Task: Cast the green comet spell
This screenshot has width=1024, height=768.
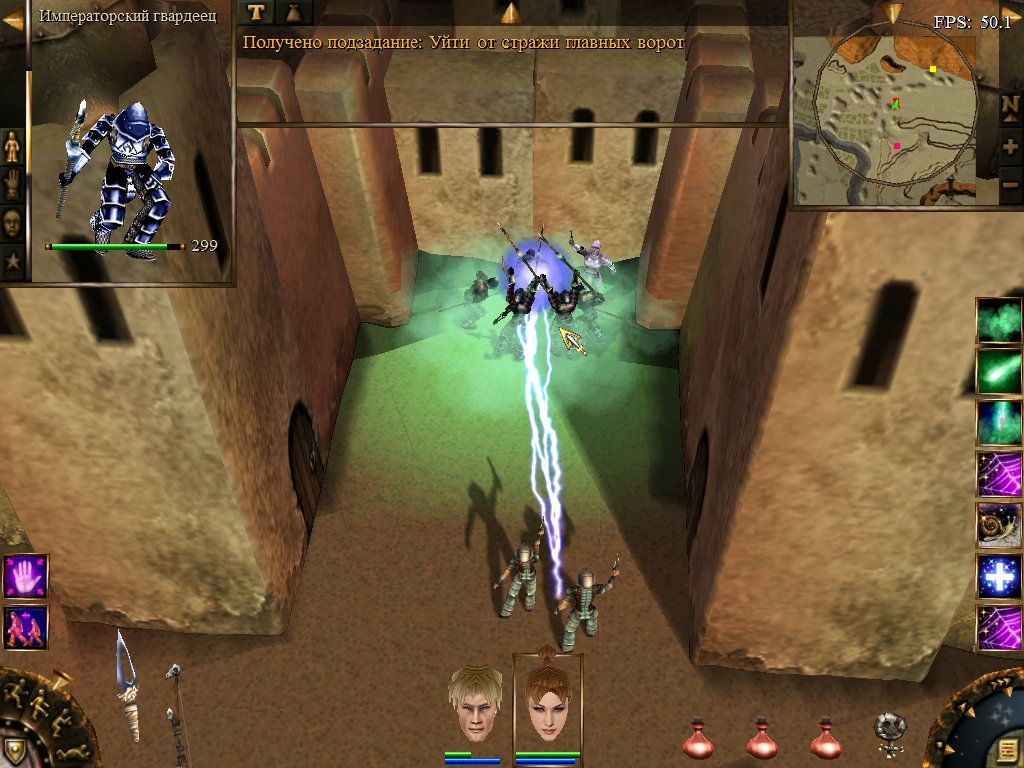Action: pos(998,371)
